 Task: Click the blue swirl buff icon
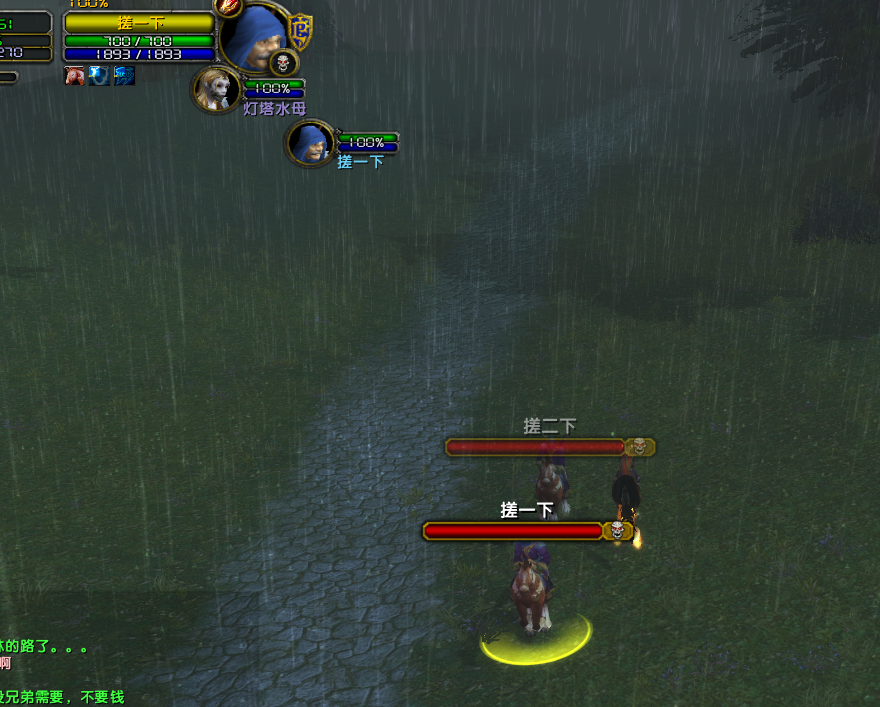point(124,75)
